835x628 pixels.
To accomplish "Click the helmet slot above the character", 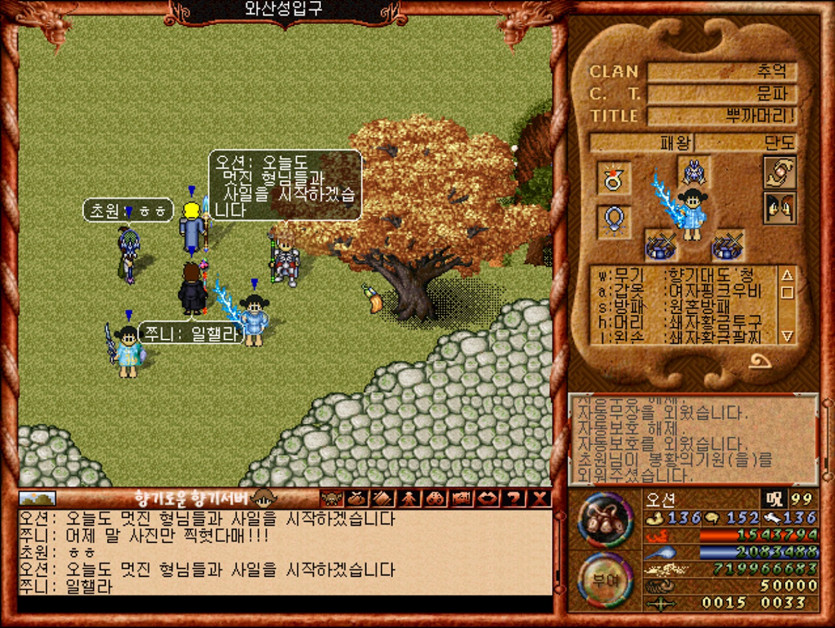I will (x=693, y=170).
